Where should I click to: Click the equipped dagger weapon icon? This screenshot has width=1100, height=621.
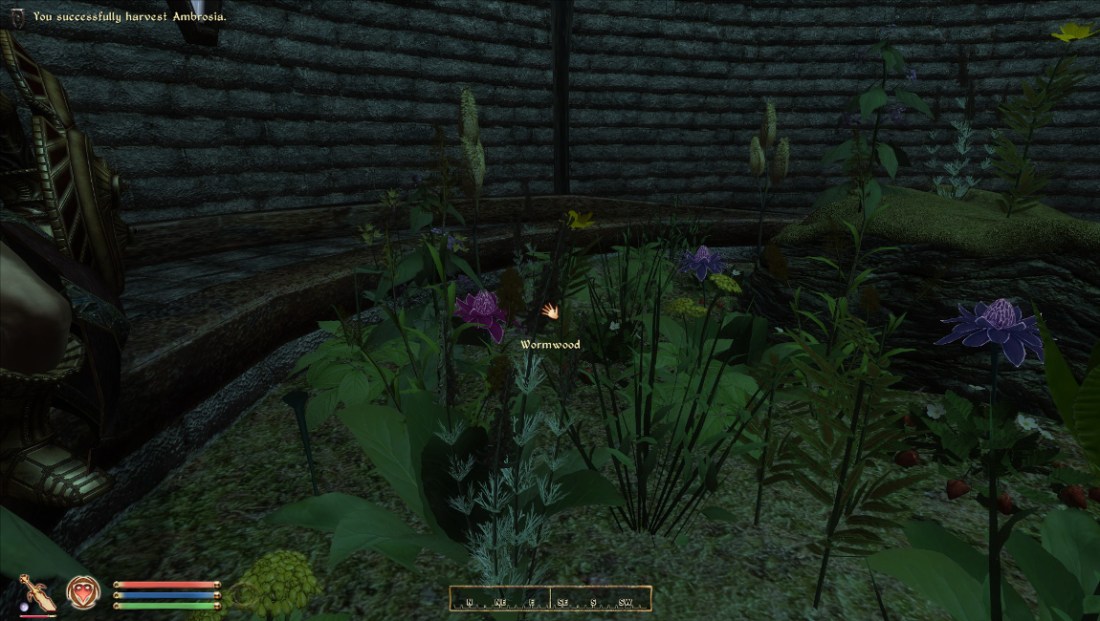tap(36, 593)
